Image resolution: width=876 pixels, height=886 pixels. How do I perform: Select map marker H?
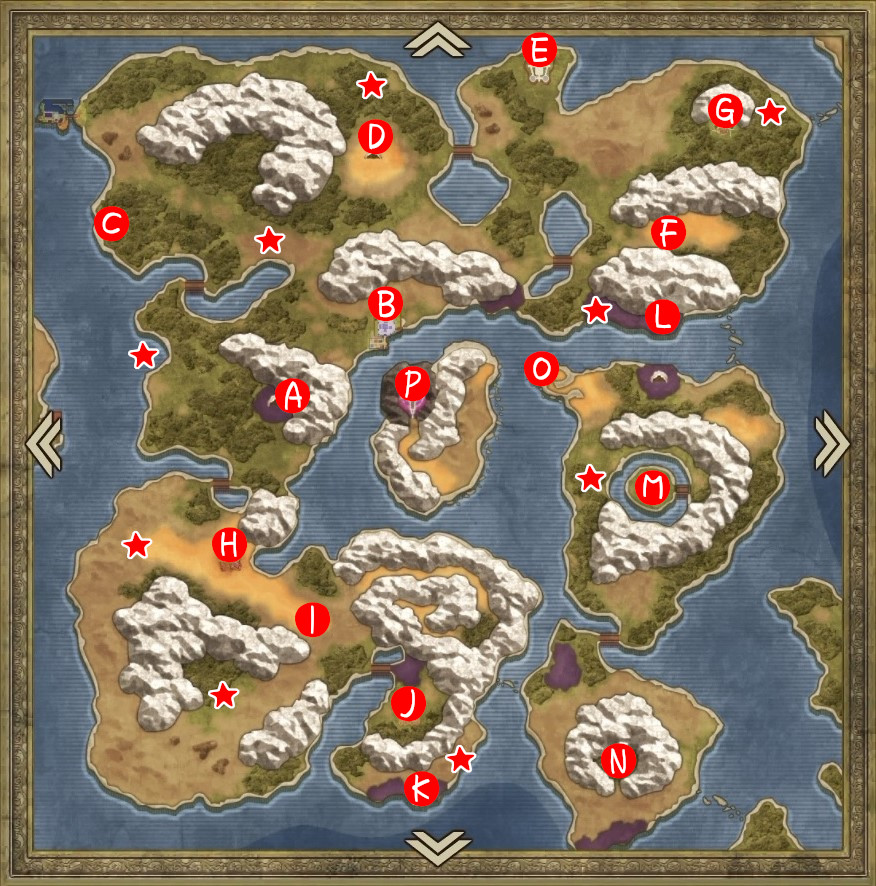(230, 545)
